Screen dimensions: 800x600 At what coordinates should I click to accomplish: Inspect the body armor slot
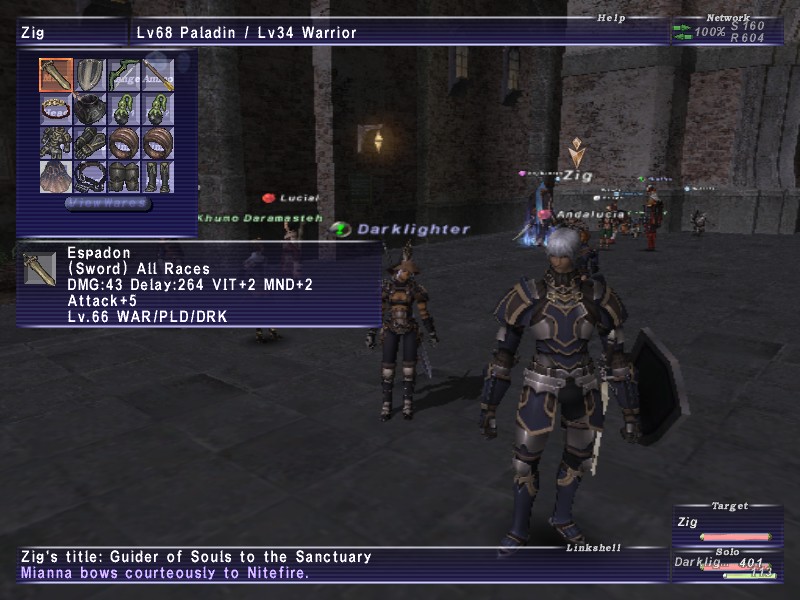click(55, 143)
